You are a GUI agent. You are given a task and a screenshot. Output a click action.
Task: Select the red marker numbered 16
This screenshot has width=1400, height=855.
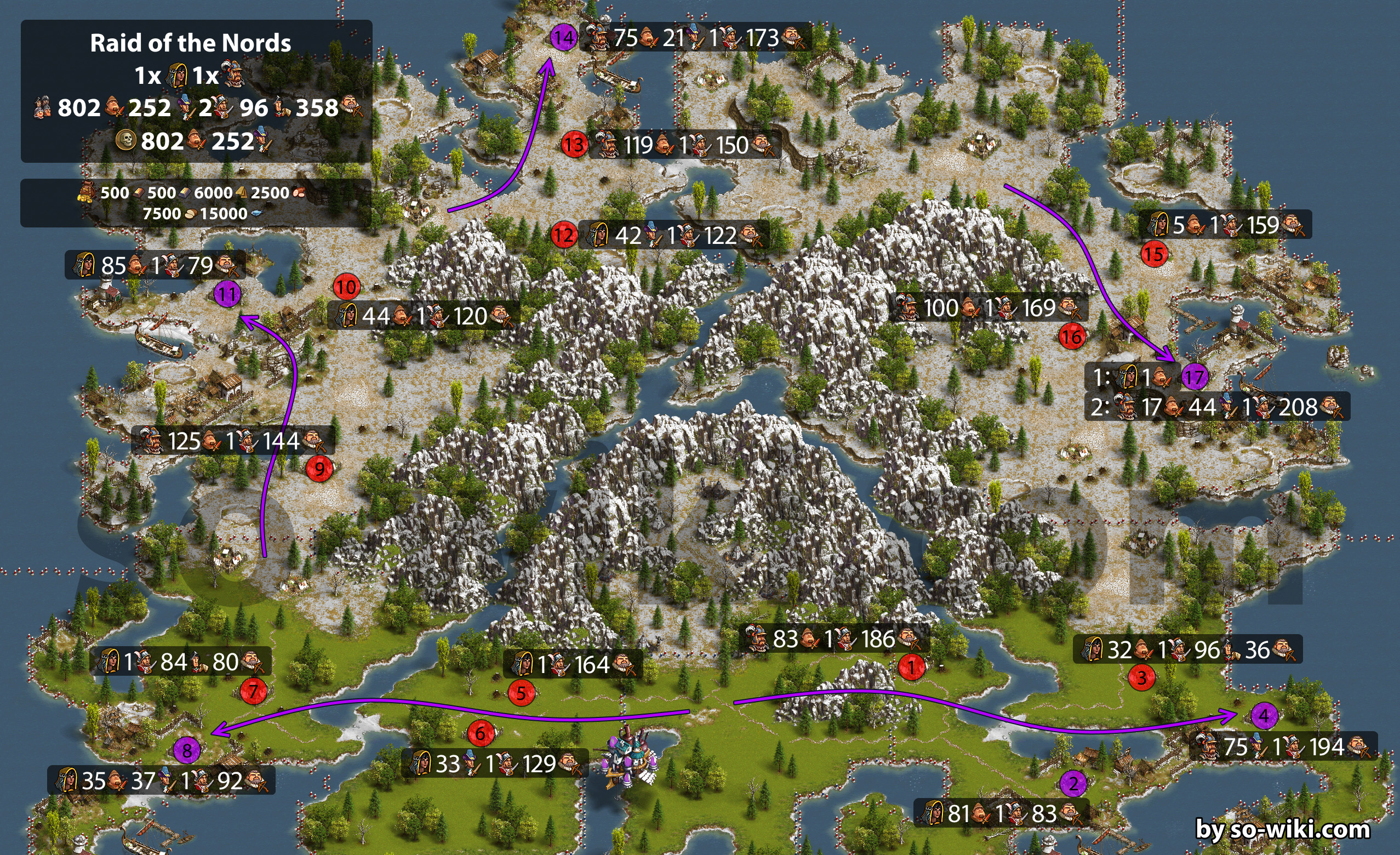(x=1072, y=337)
